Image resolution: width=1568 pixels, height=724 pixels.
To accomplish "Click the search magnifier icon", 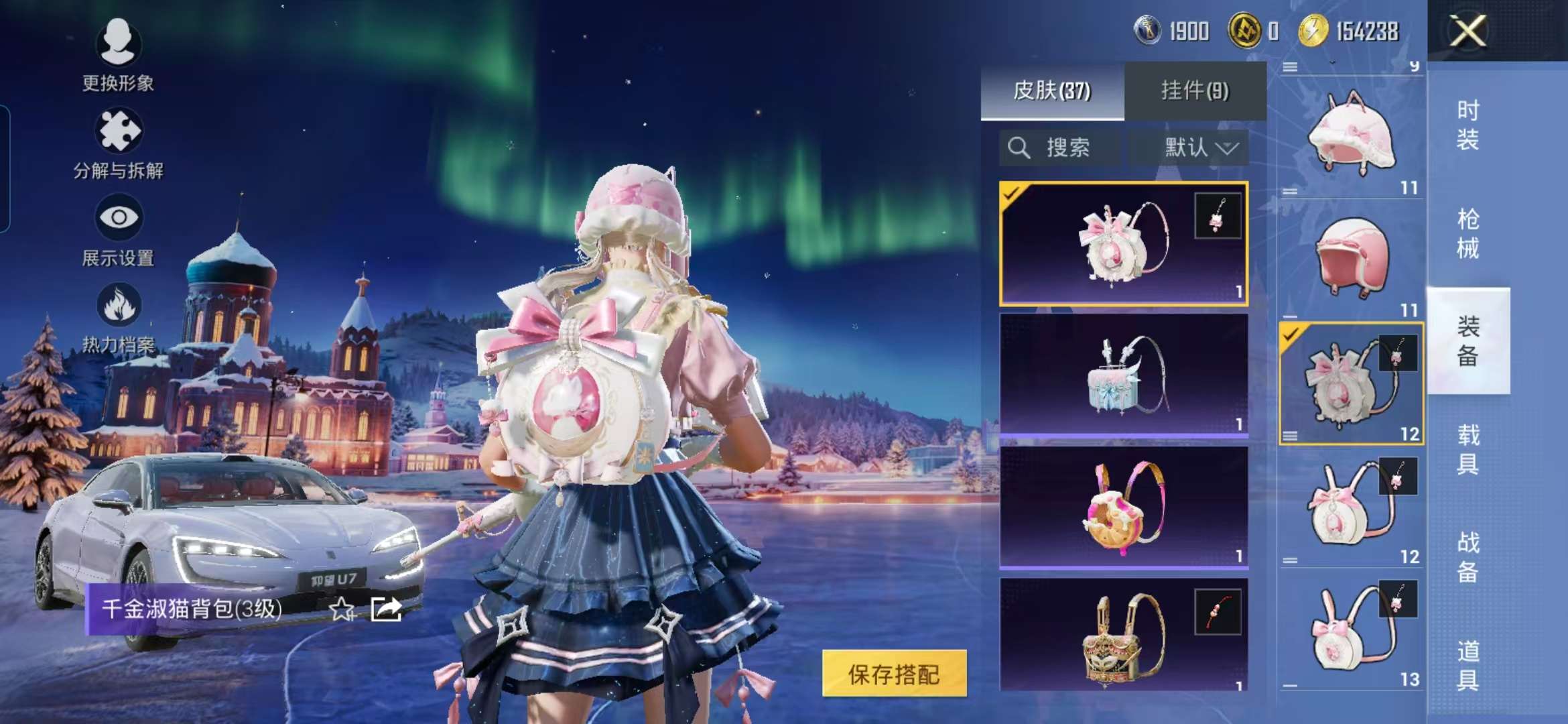I will 1021,148.
